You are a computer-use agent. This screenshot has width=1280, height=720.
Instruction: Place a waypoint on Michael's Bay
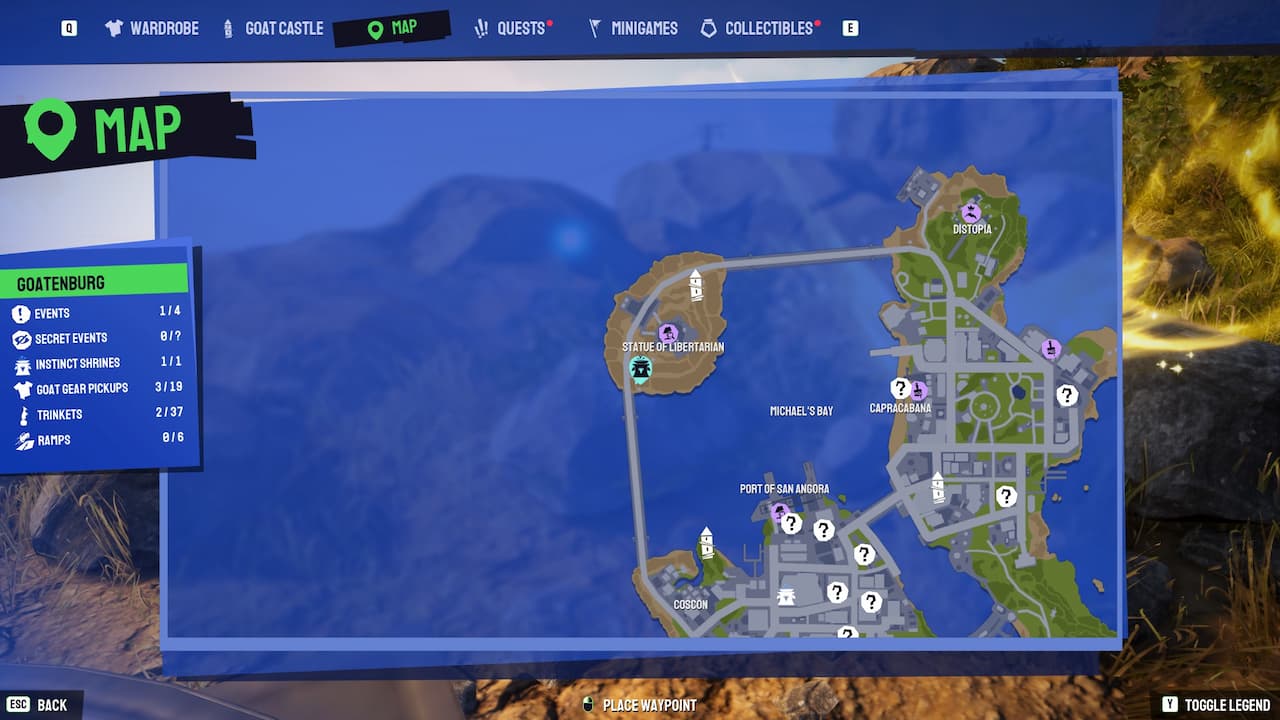pos(800,407)
